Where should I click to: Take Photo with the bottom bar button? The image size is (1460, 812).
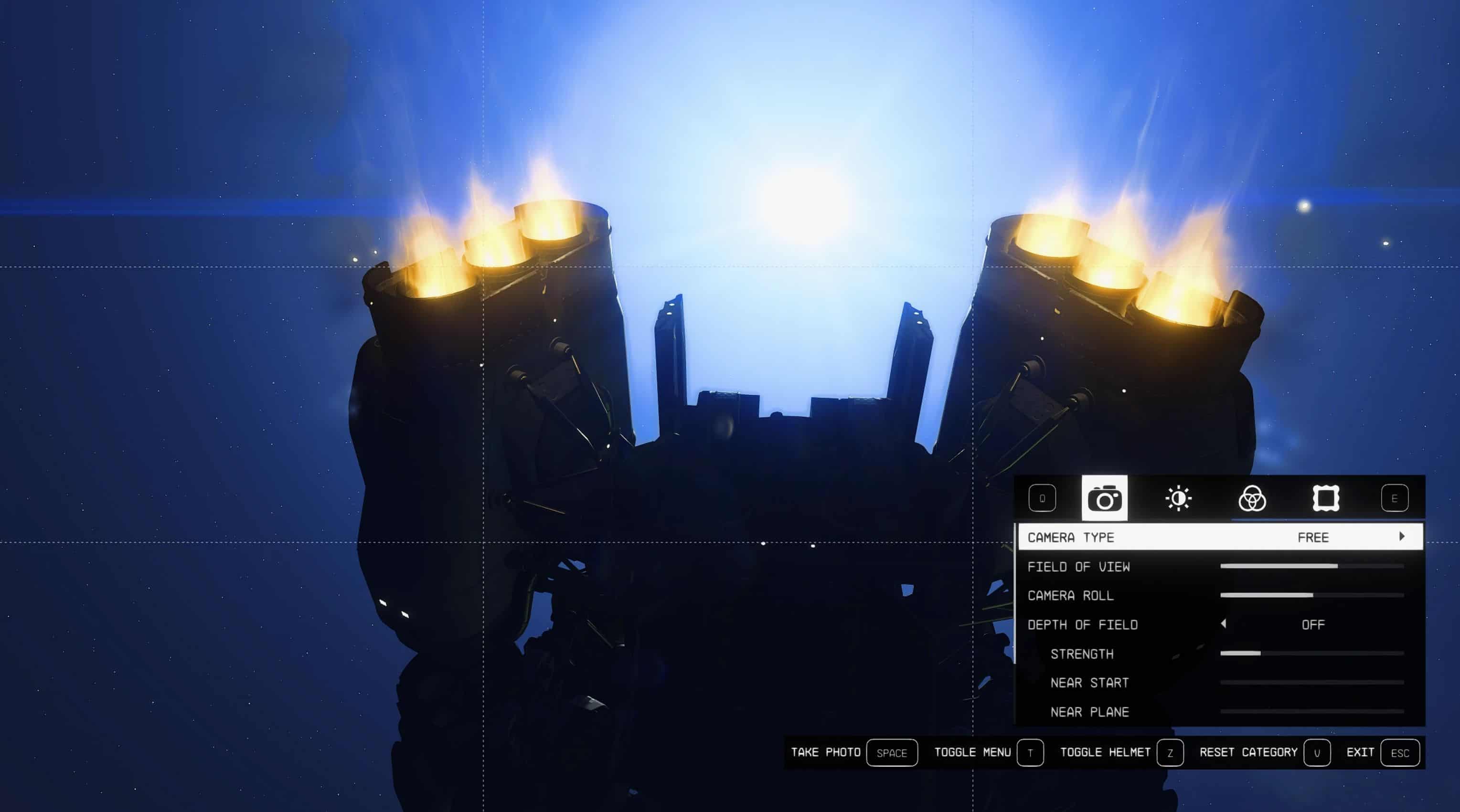pyautogui.click(x=892, y=753)
